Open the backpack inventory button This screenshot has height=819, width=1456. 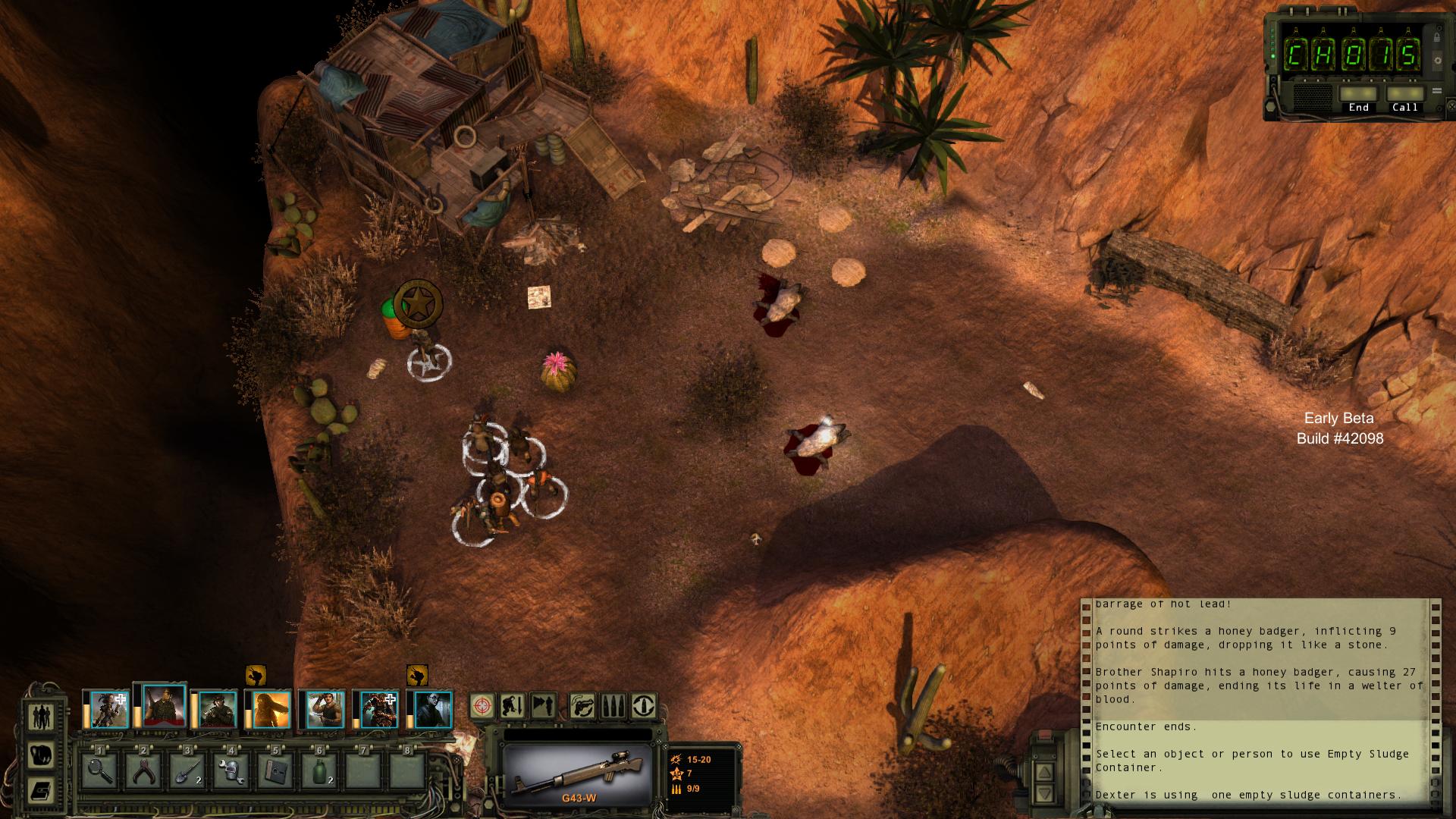[42, 755]
